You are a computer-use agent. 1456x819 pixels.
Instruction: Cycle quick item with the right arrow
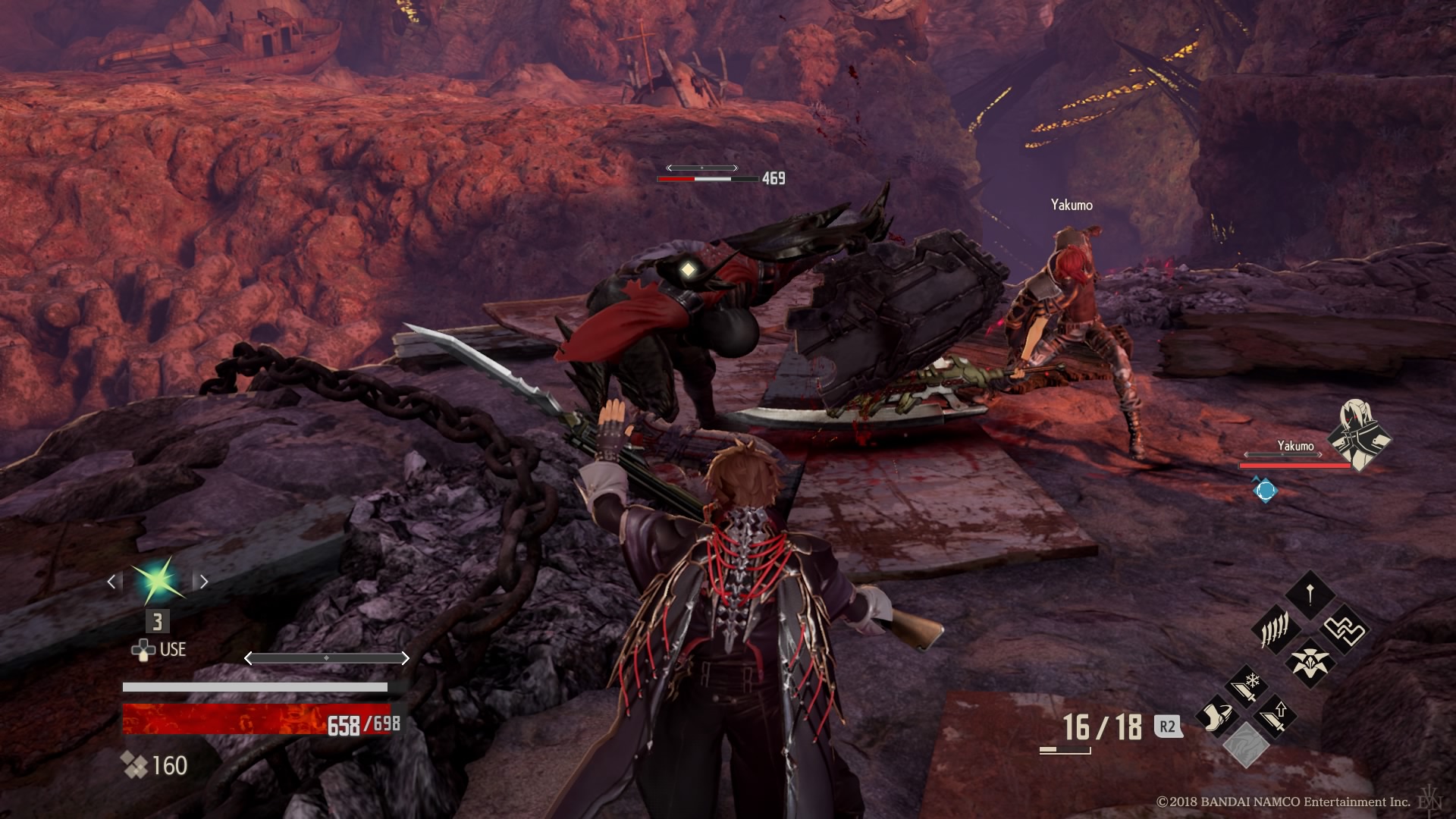pos(203,582)
